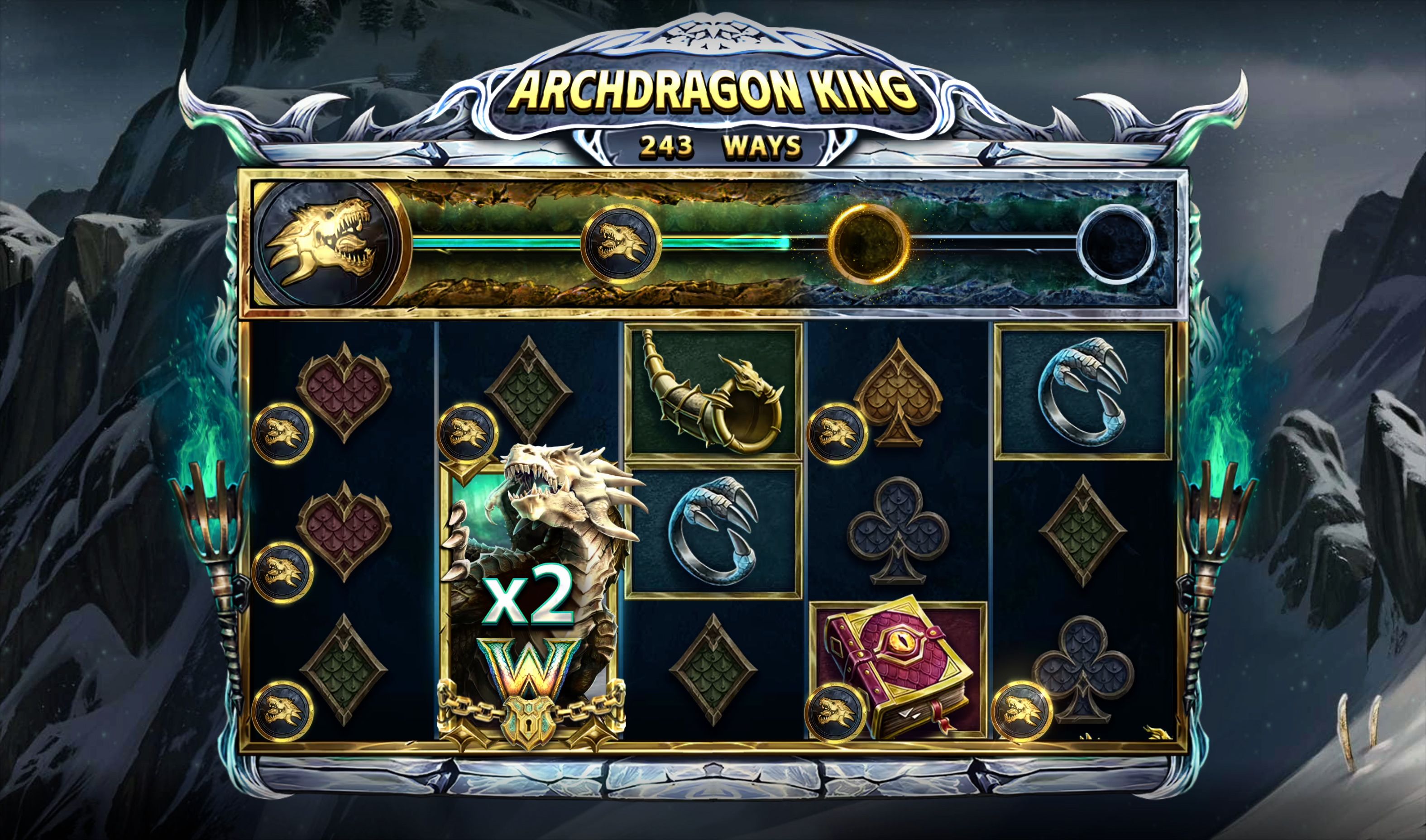Click the green diamond symbol on reel three

click(713, 665)
